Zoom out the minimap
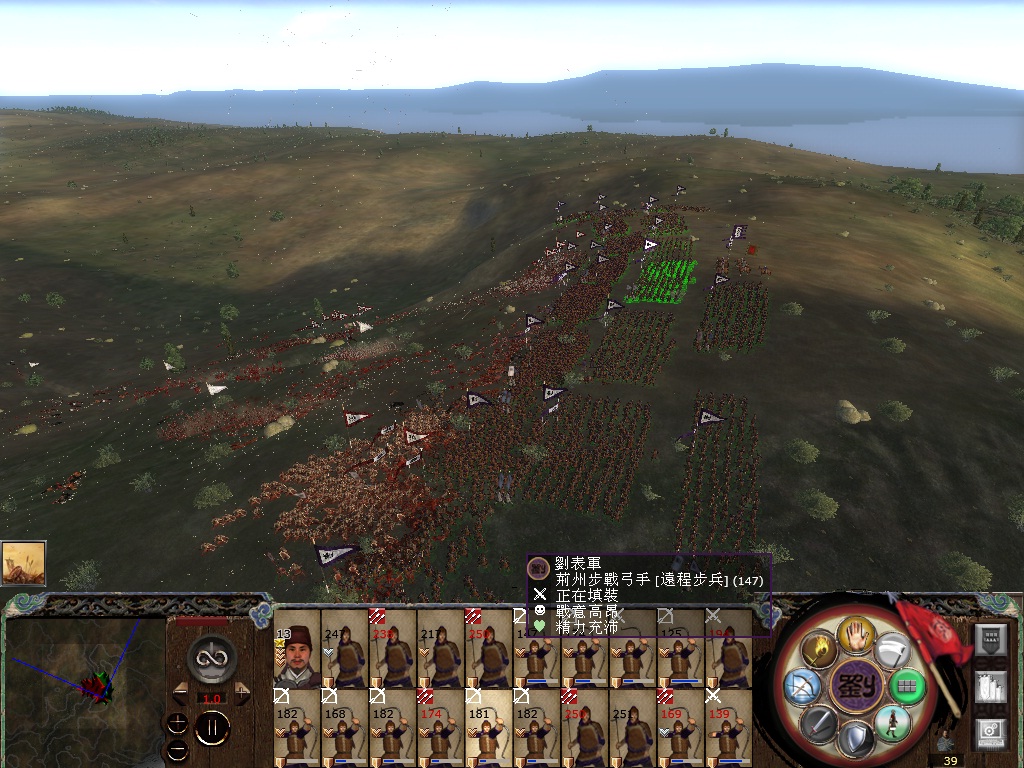The height and width of the screenshot is (768, 1024). click(x=178, y=749)
